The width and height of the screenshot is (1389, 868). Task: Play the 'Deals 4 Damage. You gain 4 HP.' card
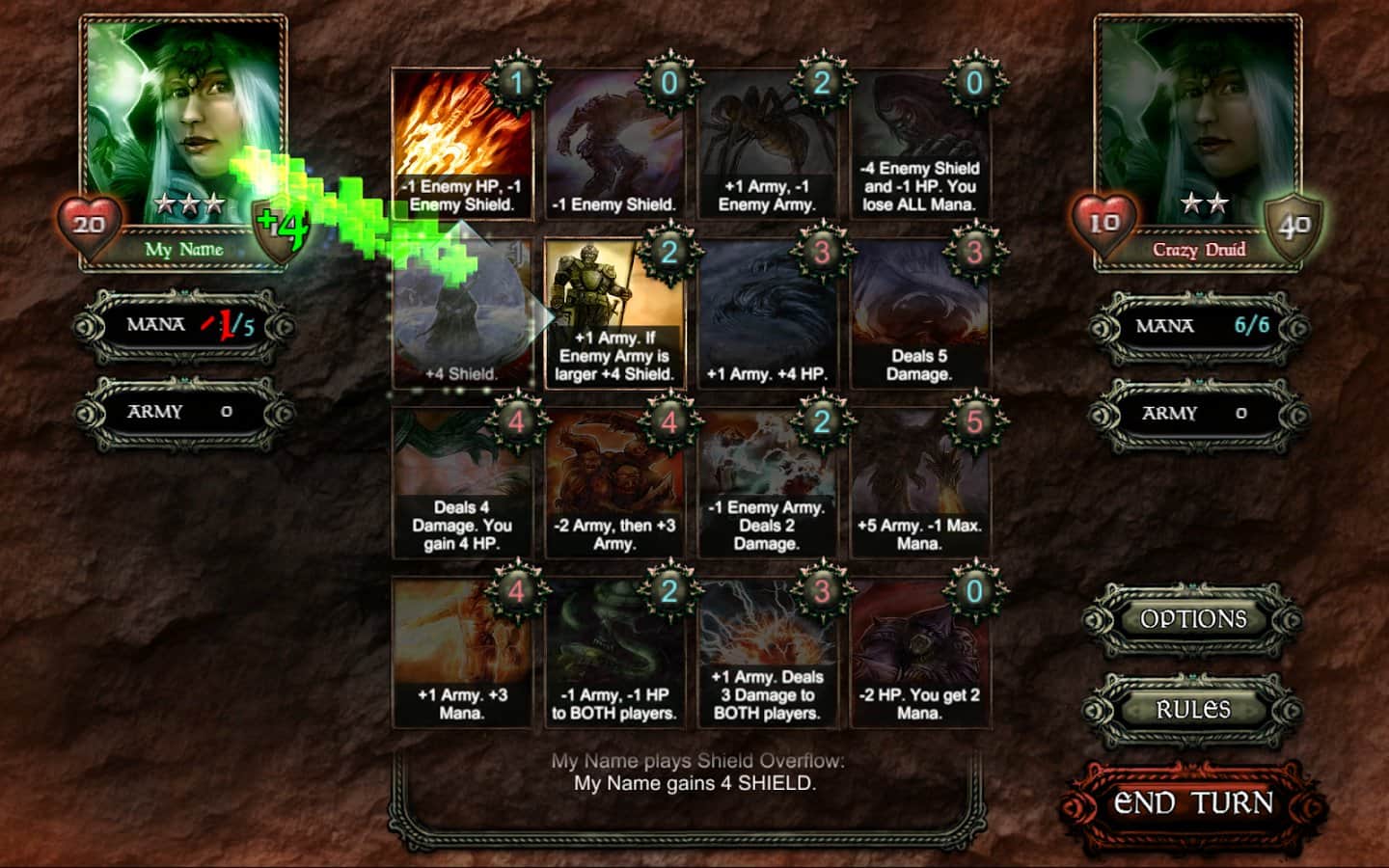tap(462, 484)
